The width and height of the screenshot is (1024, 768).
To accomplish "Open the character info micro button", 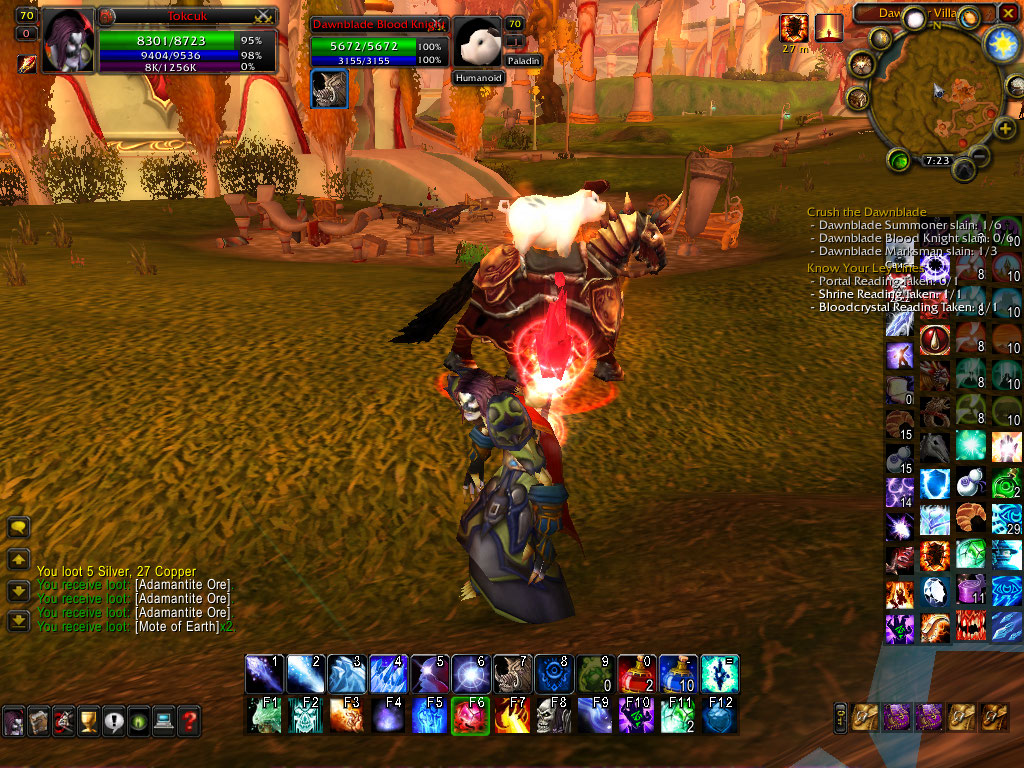I will pos(14,720).
